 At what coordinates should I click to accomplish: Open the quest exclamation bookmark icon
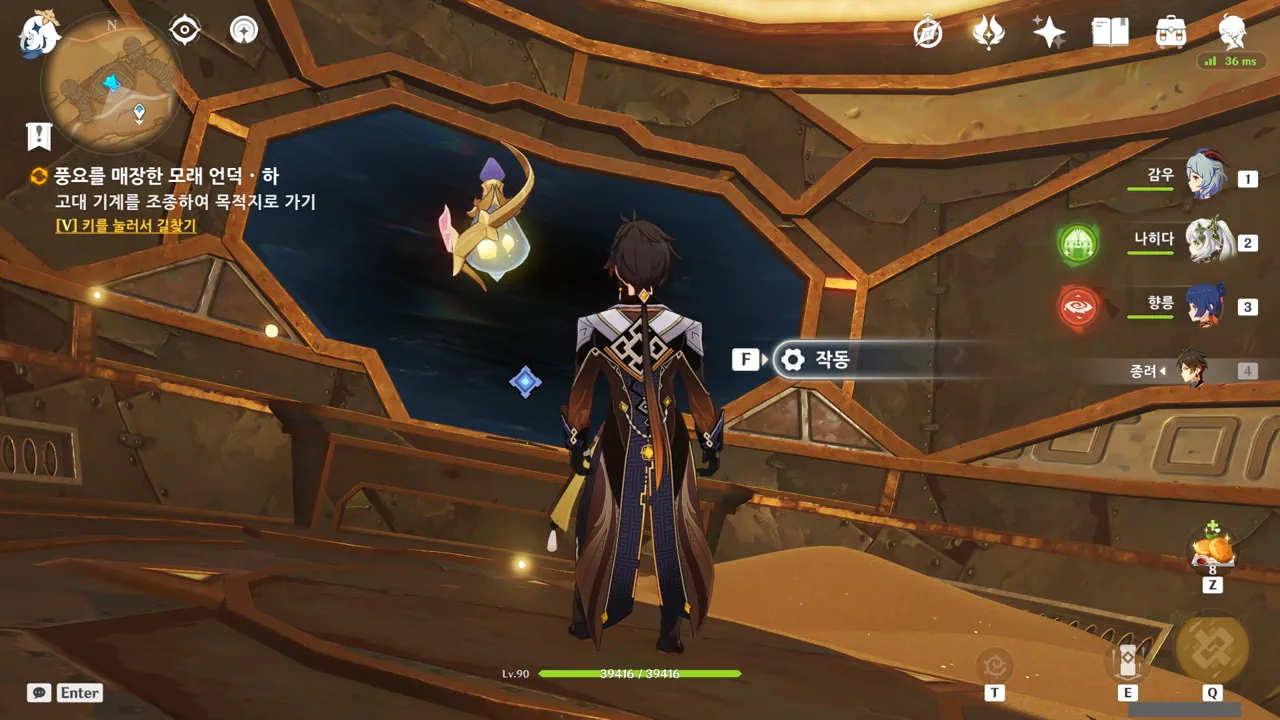coord(39,136)
